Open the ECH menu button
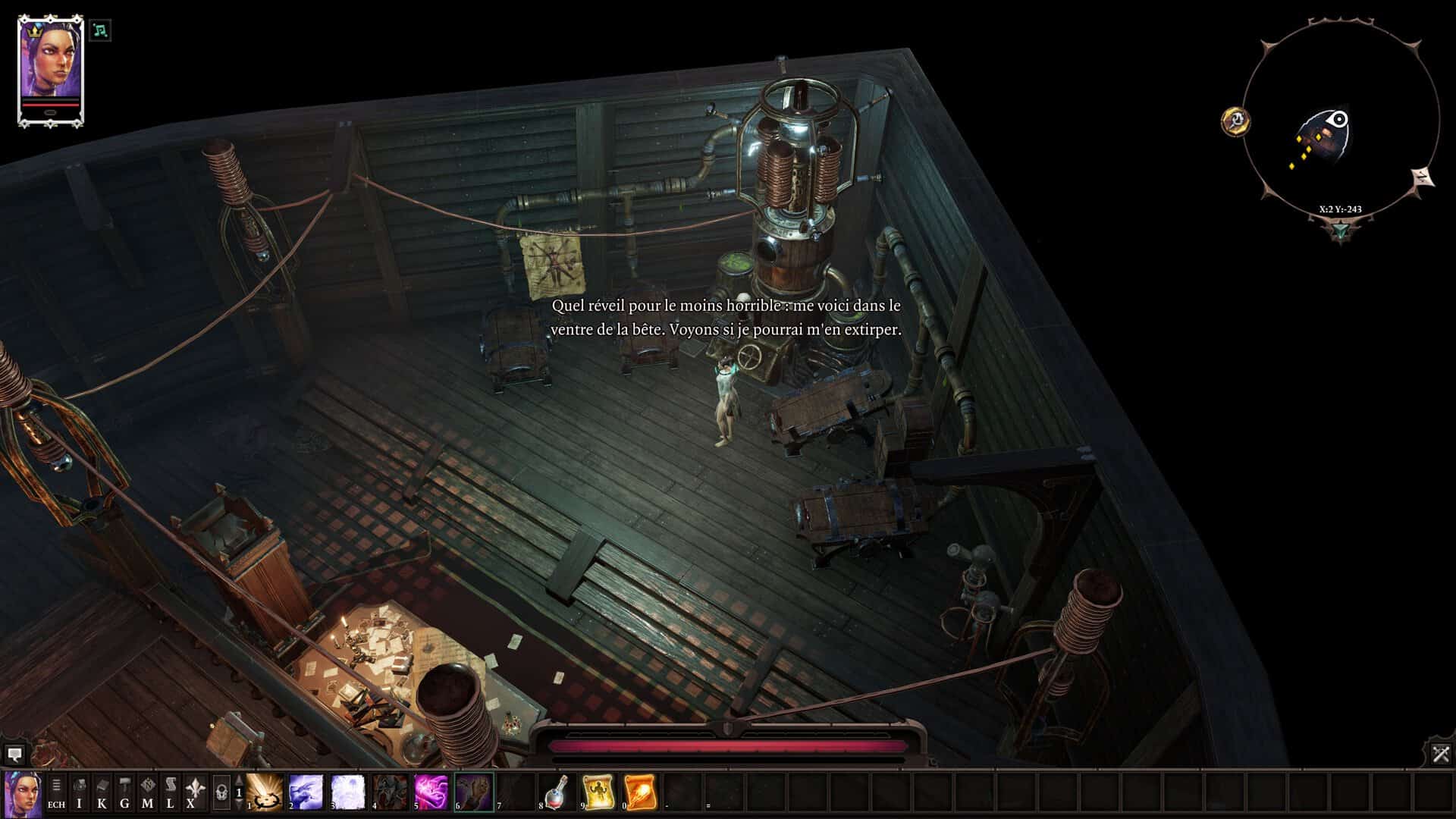 tap(56, 792)
